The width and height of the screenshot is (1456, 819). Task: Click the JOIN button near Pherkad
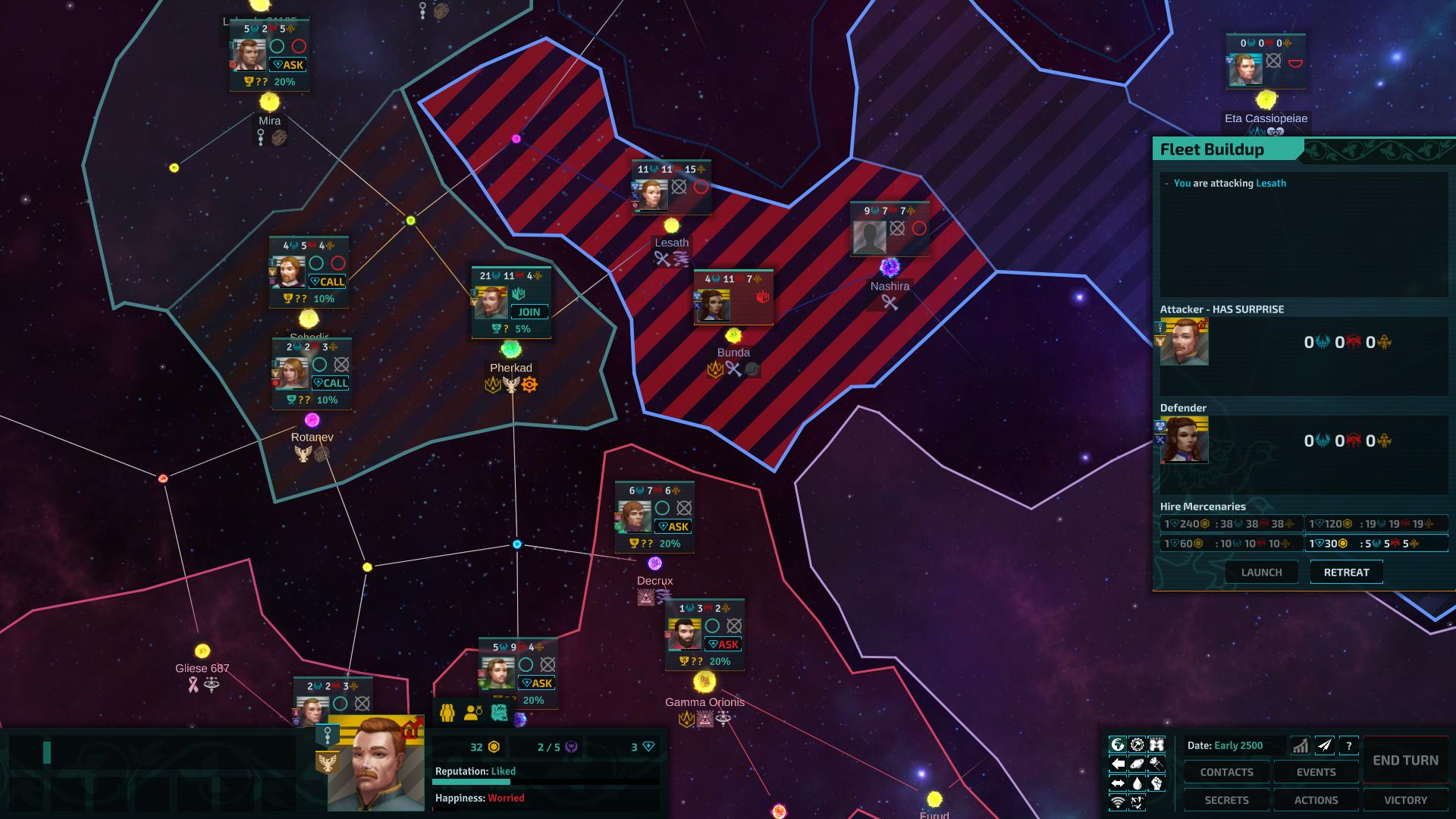coord(529,312)
